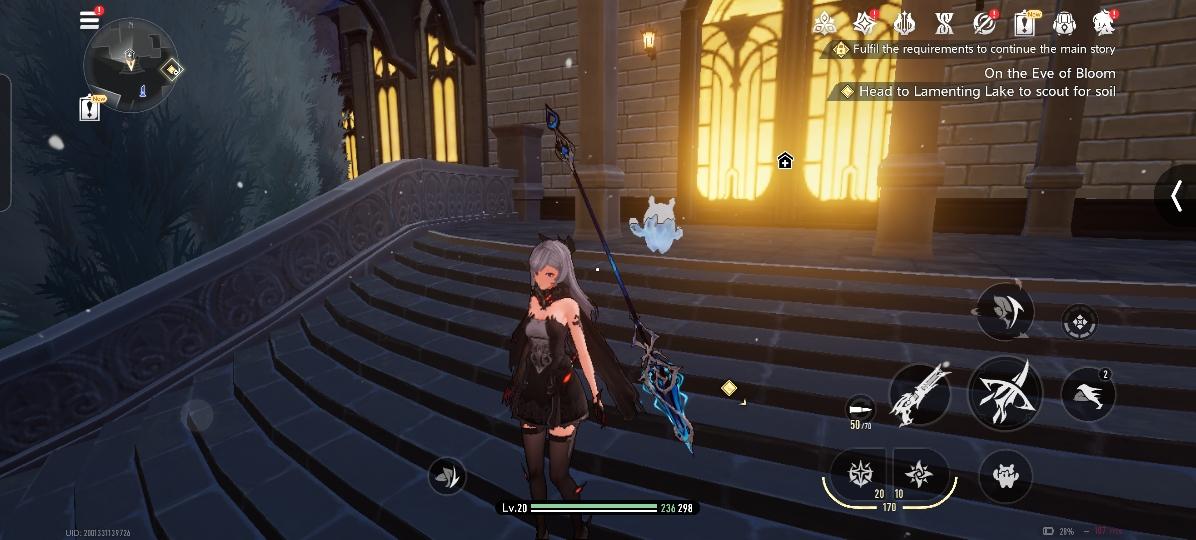
Task: Open the hourglass-shaped top bar icon
Action: (944, 23)
